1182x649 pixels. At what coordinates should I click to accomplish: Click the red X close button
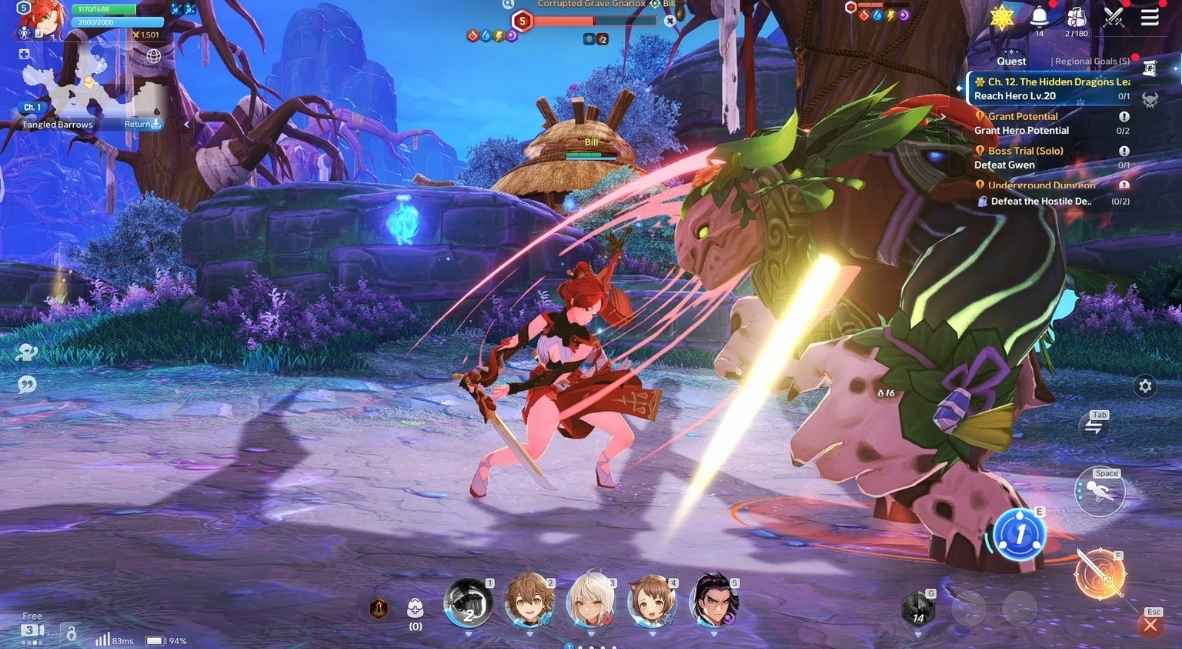tap(1150, 626)
